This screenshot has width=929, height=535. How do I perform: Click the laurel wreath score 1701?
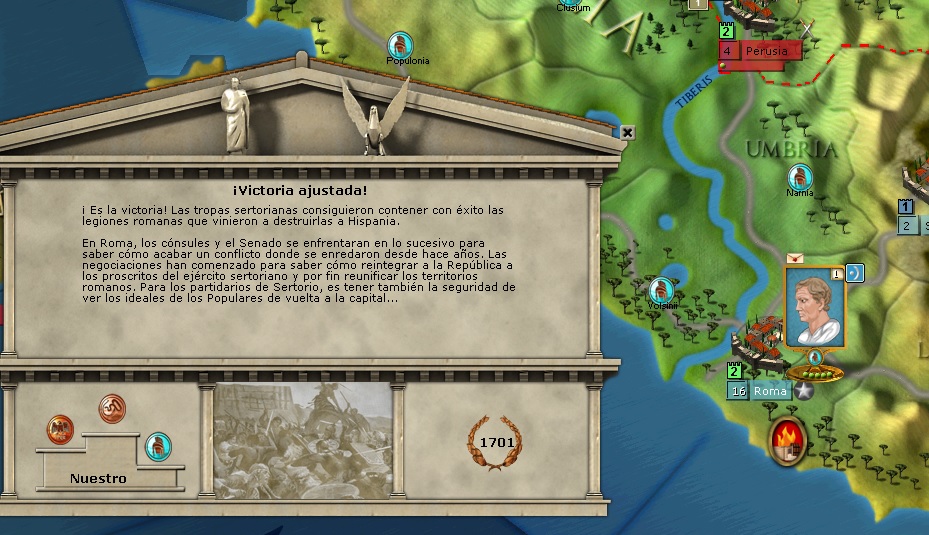496,442
